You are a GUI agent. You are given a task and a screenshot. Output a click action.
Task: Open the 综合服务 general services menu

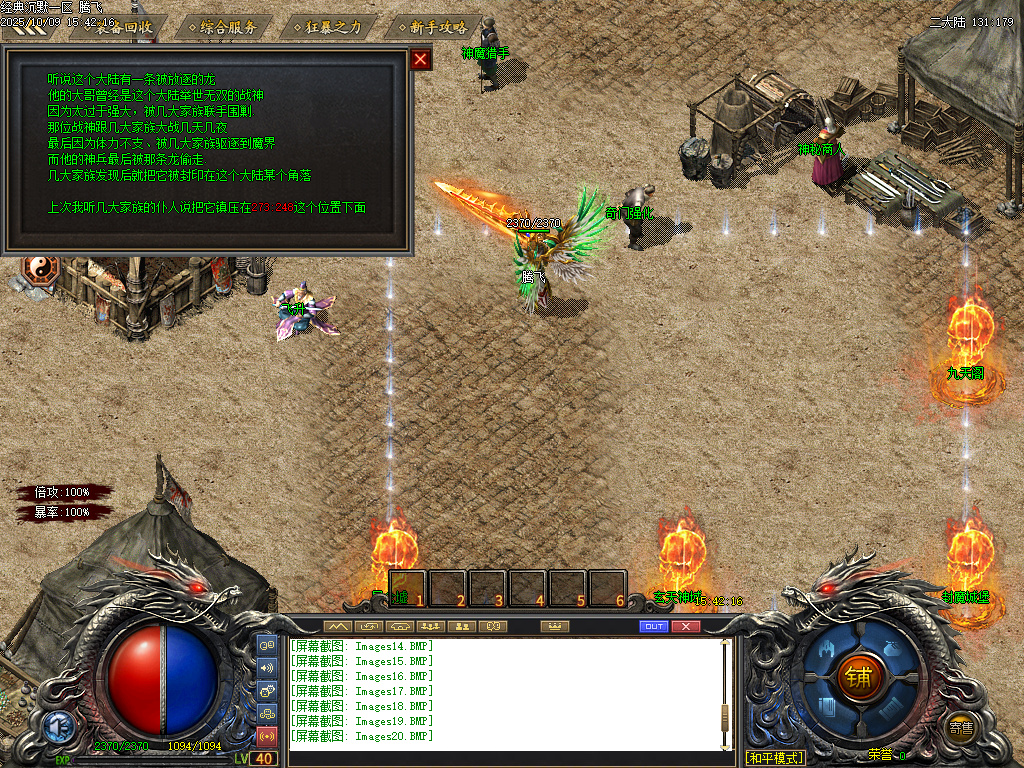point(228,27)
